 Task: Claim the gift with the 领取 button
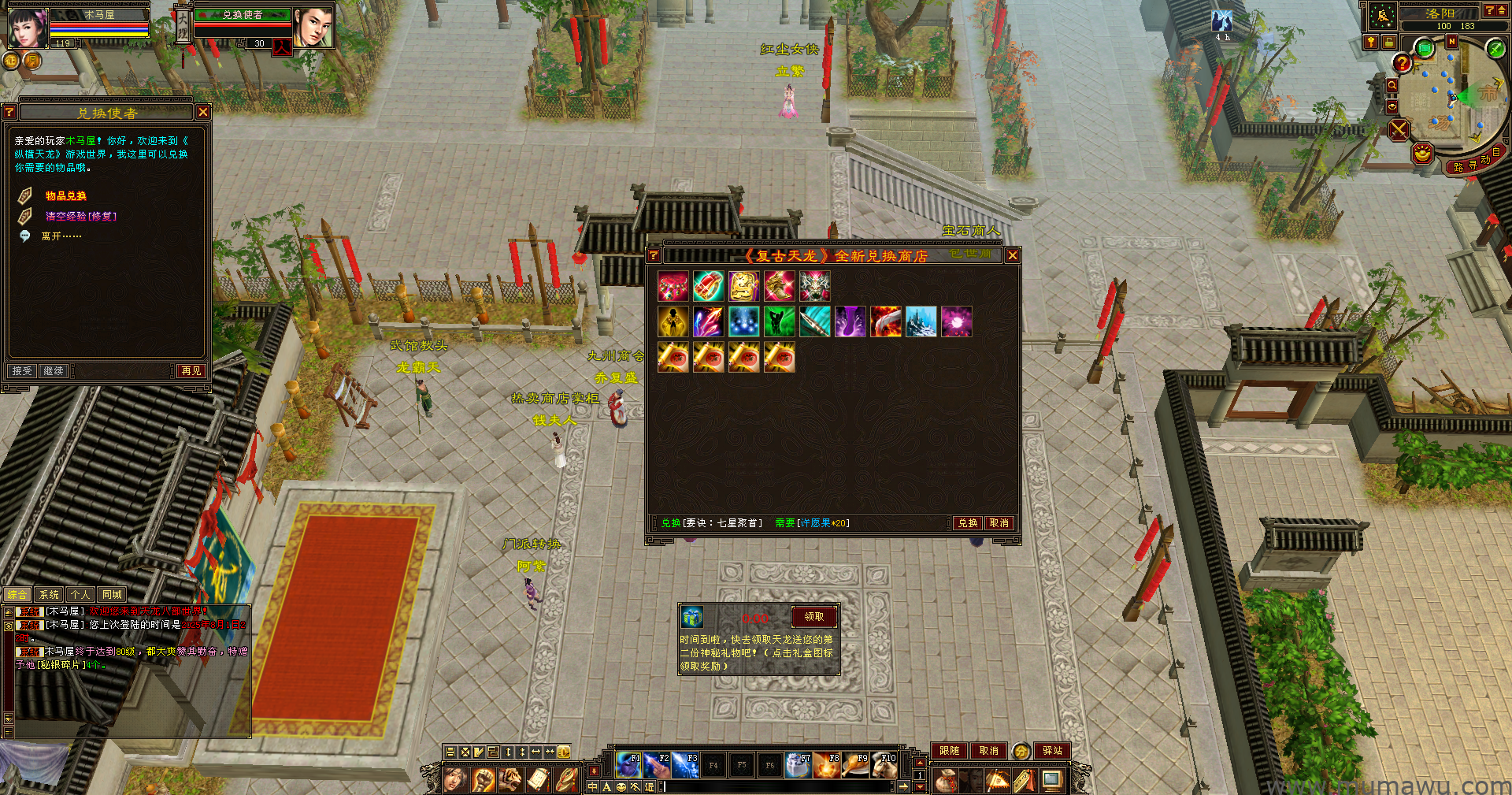point(813,617)
